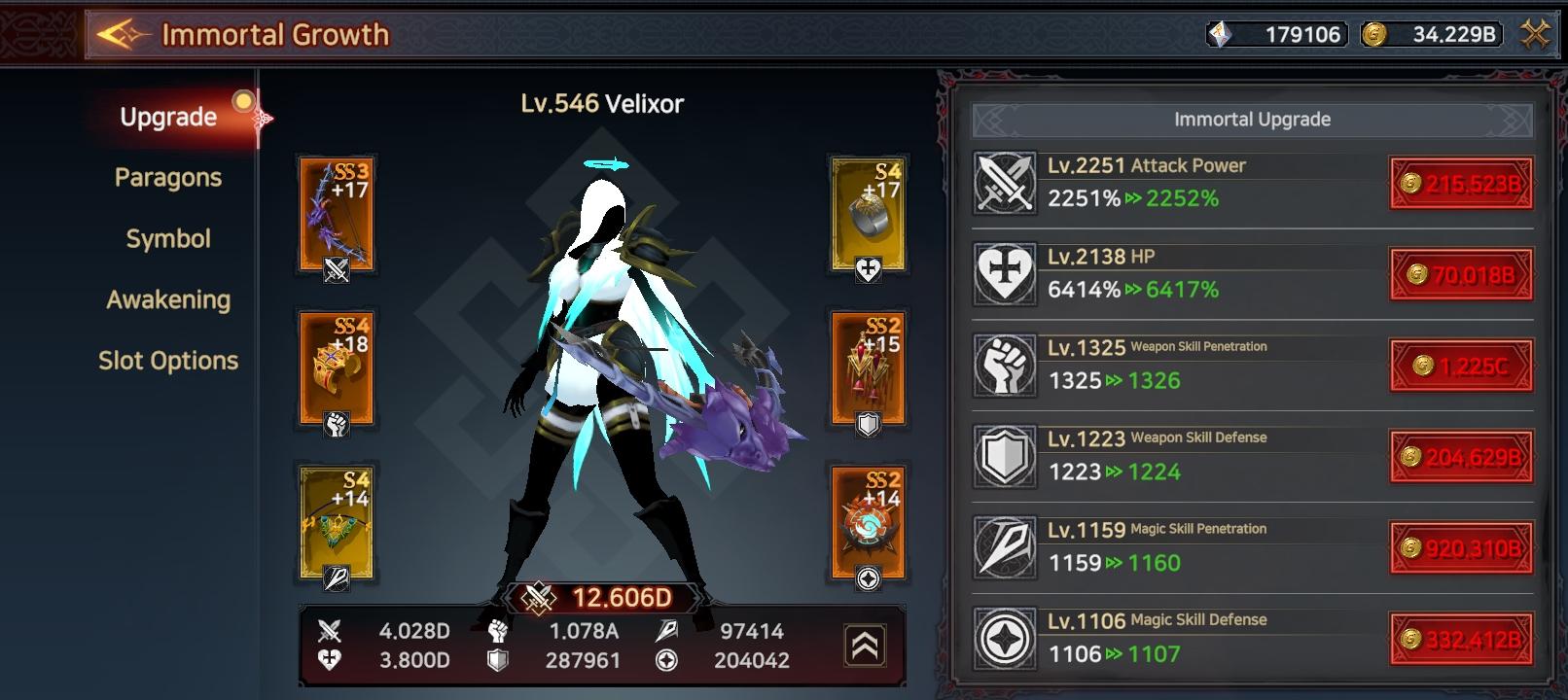The width and height of the screenshot is (1568, 700).
Task: Choose the SS2 +14 orb slot
Action: (x=869, y=523)
